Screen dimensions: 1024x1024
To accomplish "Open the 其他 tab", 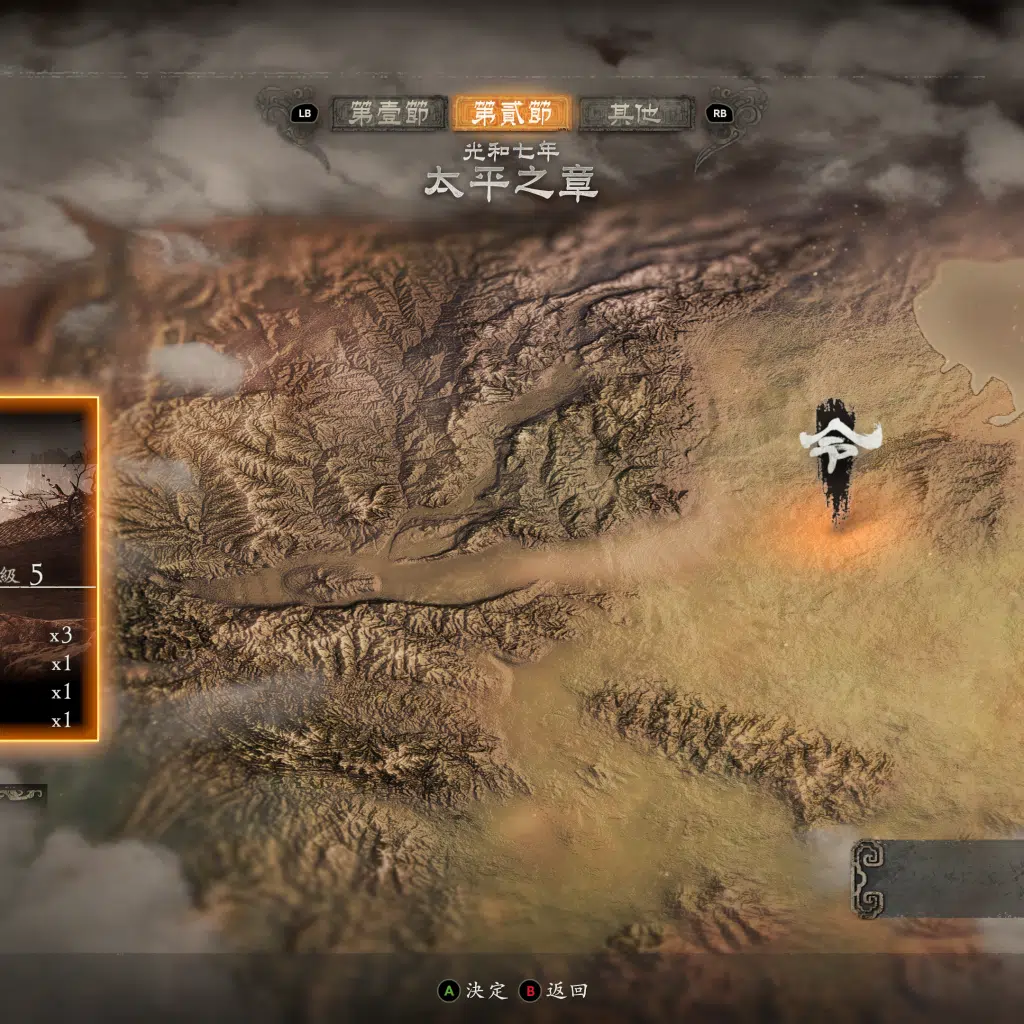I will pos(635,113).
